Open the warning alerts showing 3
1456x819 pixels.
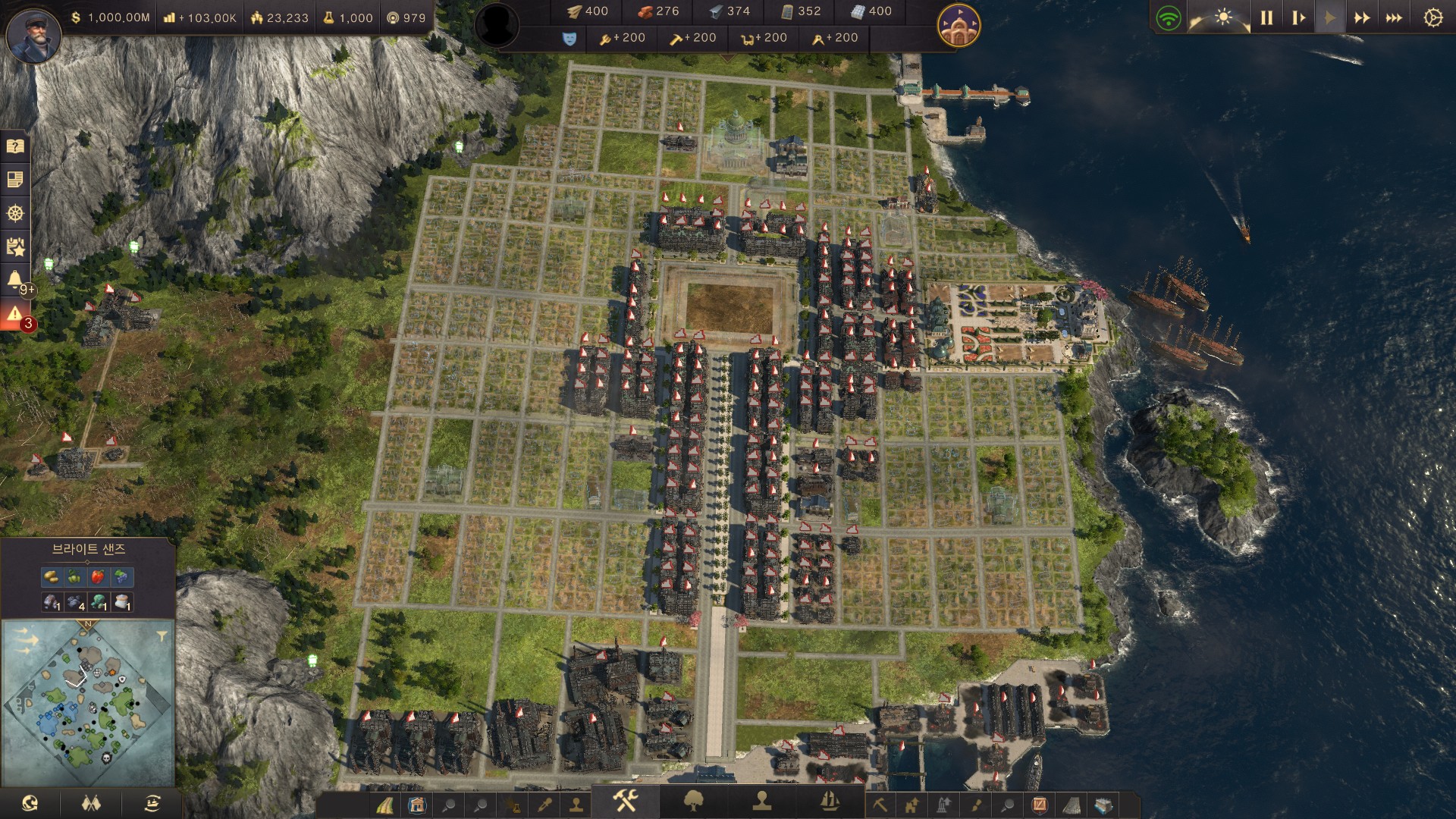click(15, 314)
